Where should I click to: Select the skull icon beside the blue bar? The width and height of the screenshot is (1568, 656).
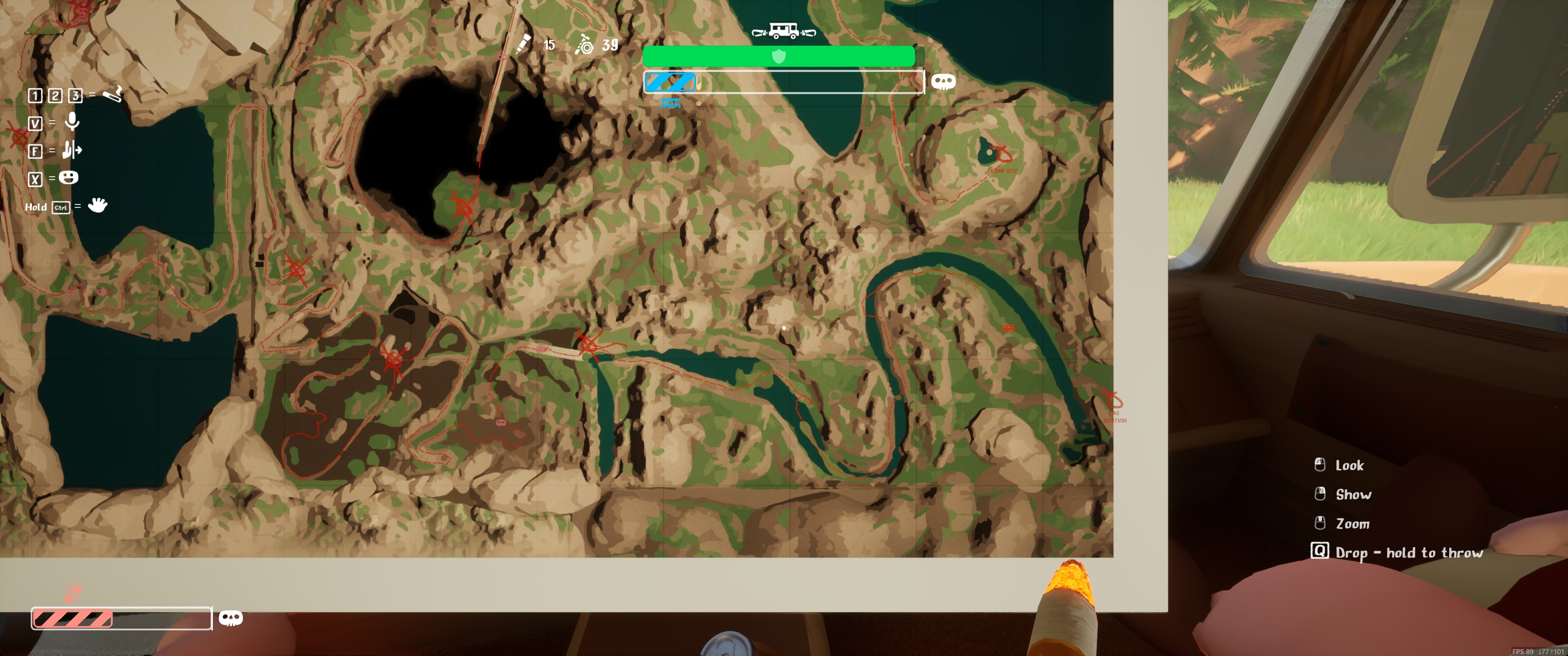[x=943, y=82]
